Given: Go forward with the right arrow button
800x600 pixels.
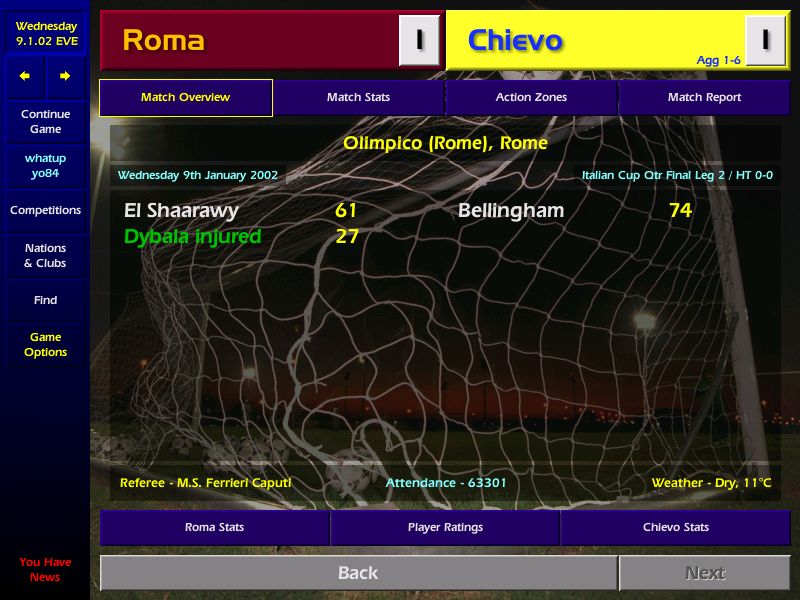Looking at the screenshot, I should 65,76.
